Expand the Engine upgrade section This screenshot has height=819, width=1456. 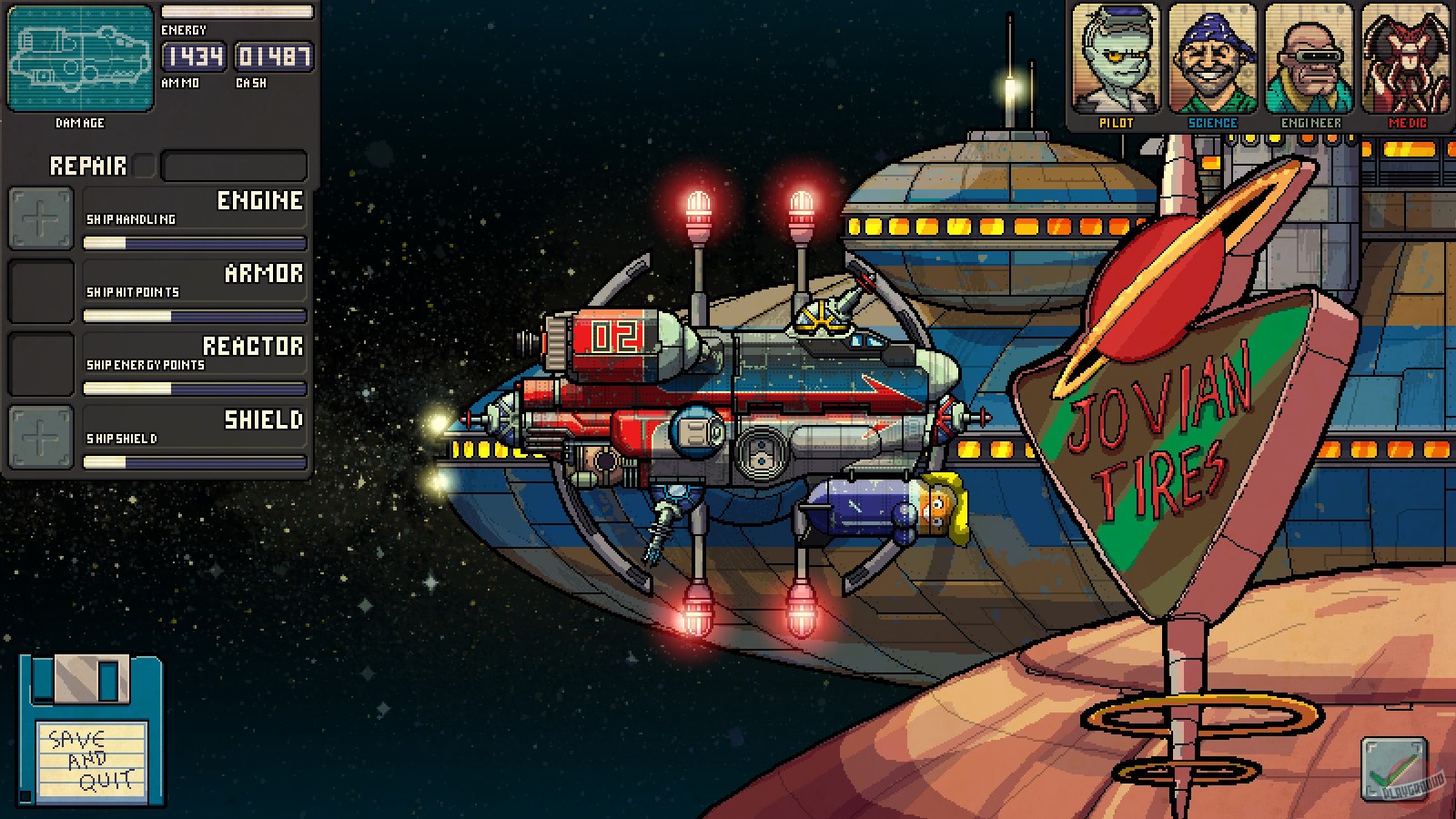pos(259,202)
